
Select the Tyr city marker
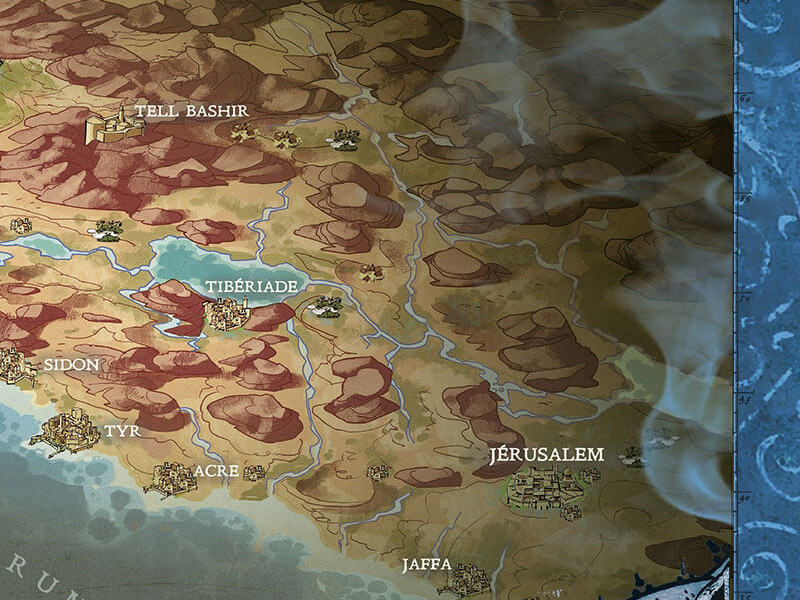pos(65,433)
